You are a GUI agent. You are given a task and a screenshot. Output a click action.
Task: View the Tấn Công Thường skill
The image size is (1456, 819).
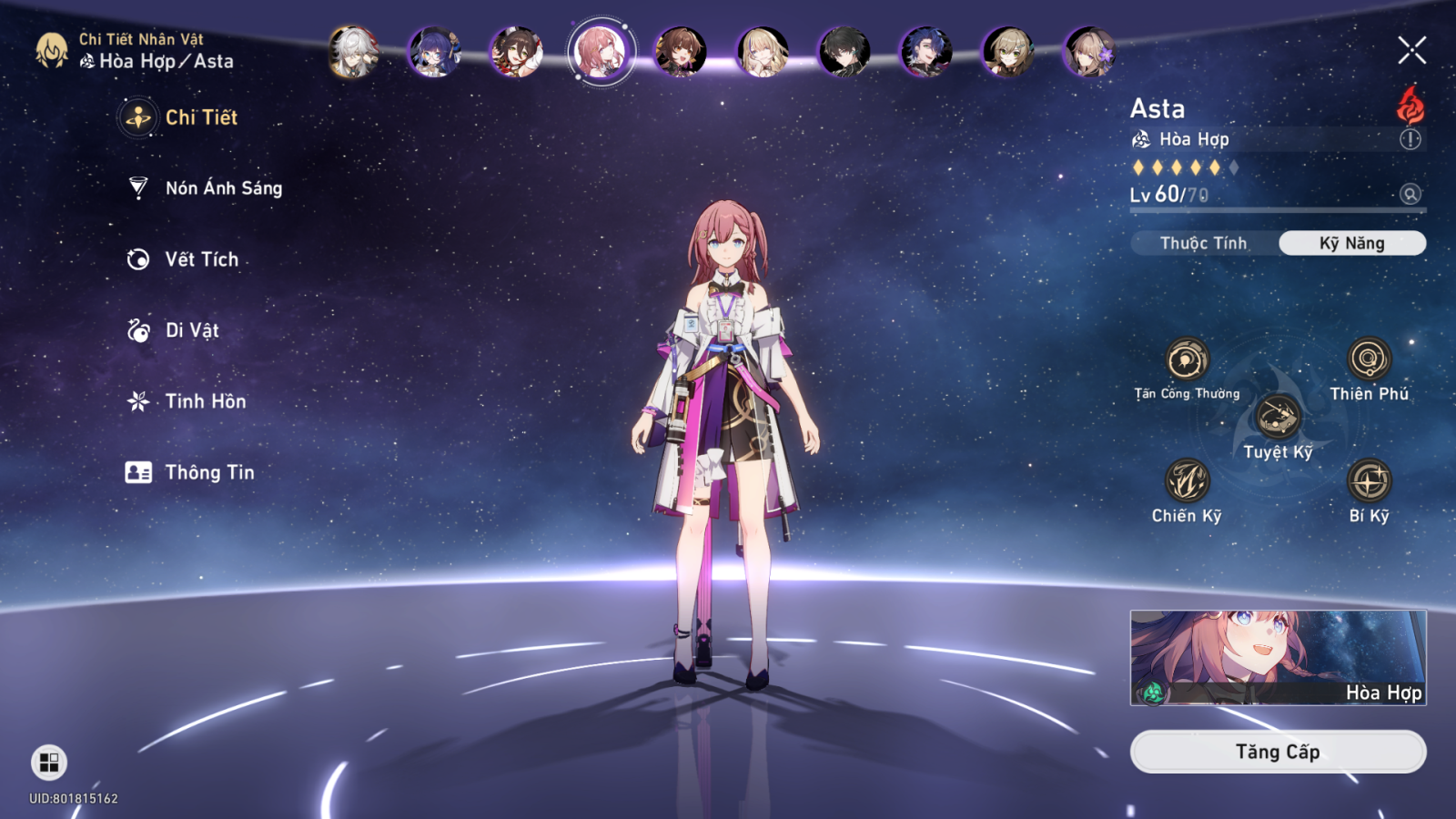point(1187,360)
